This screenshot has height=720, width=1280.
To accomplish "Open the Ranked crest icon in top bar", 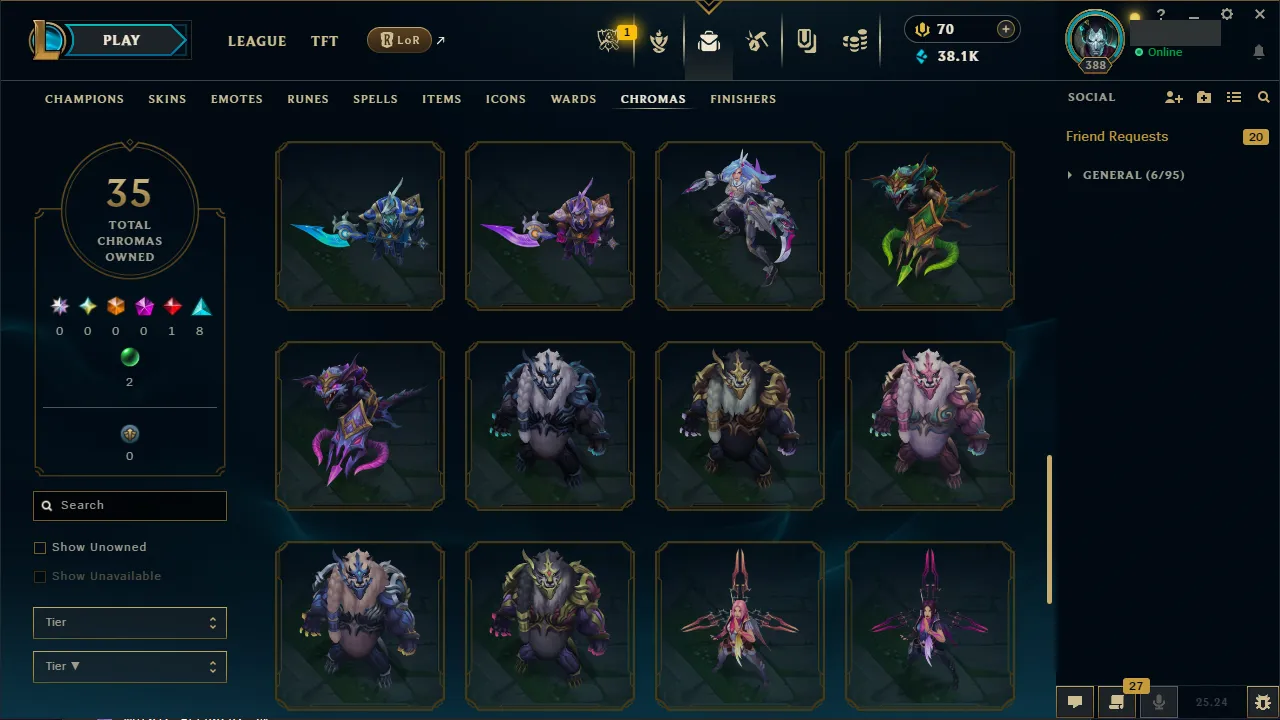I will 659,40.
